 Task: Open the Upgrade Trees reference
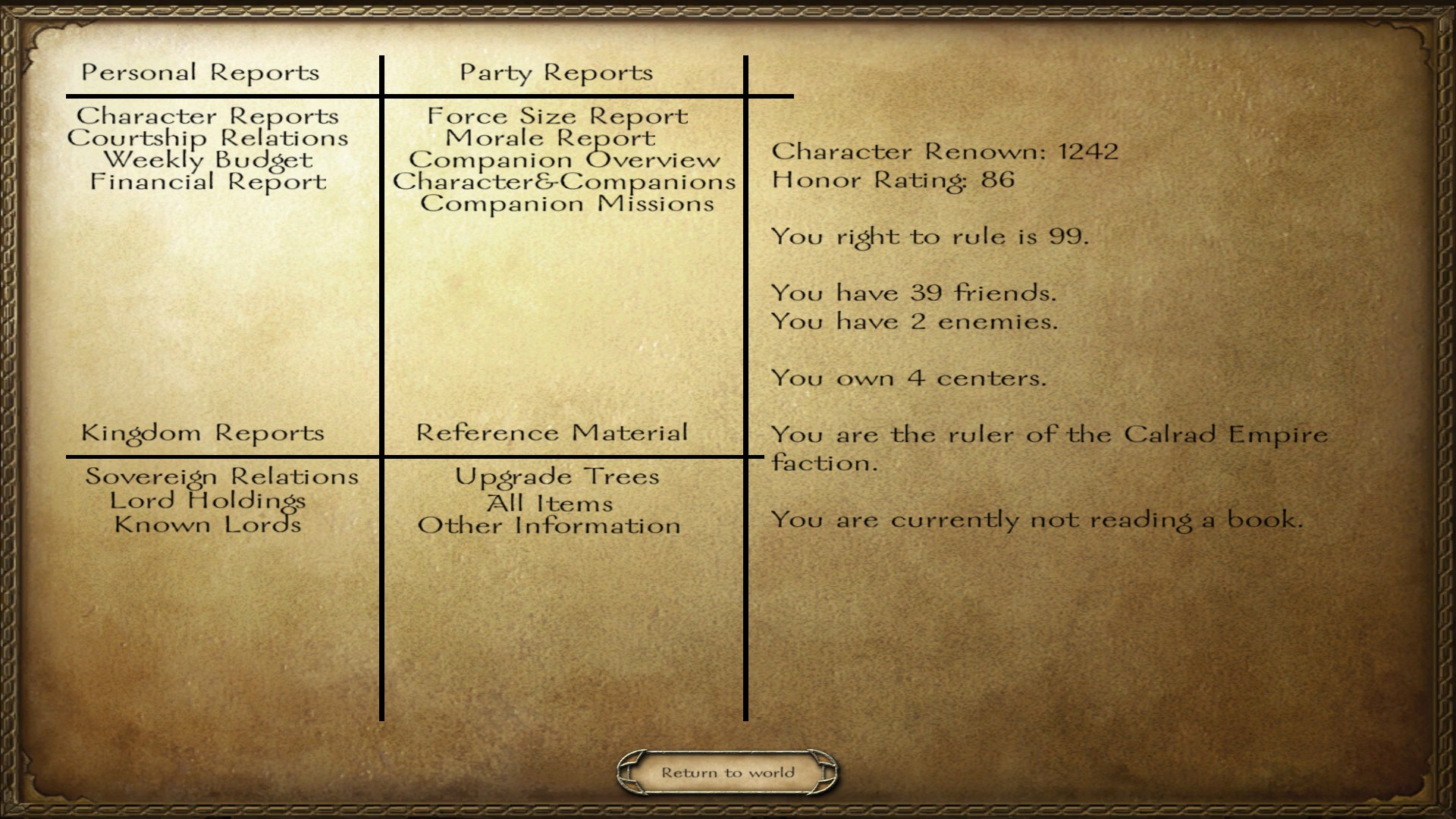point(557,476)
